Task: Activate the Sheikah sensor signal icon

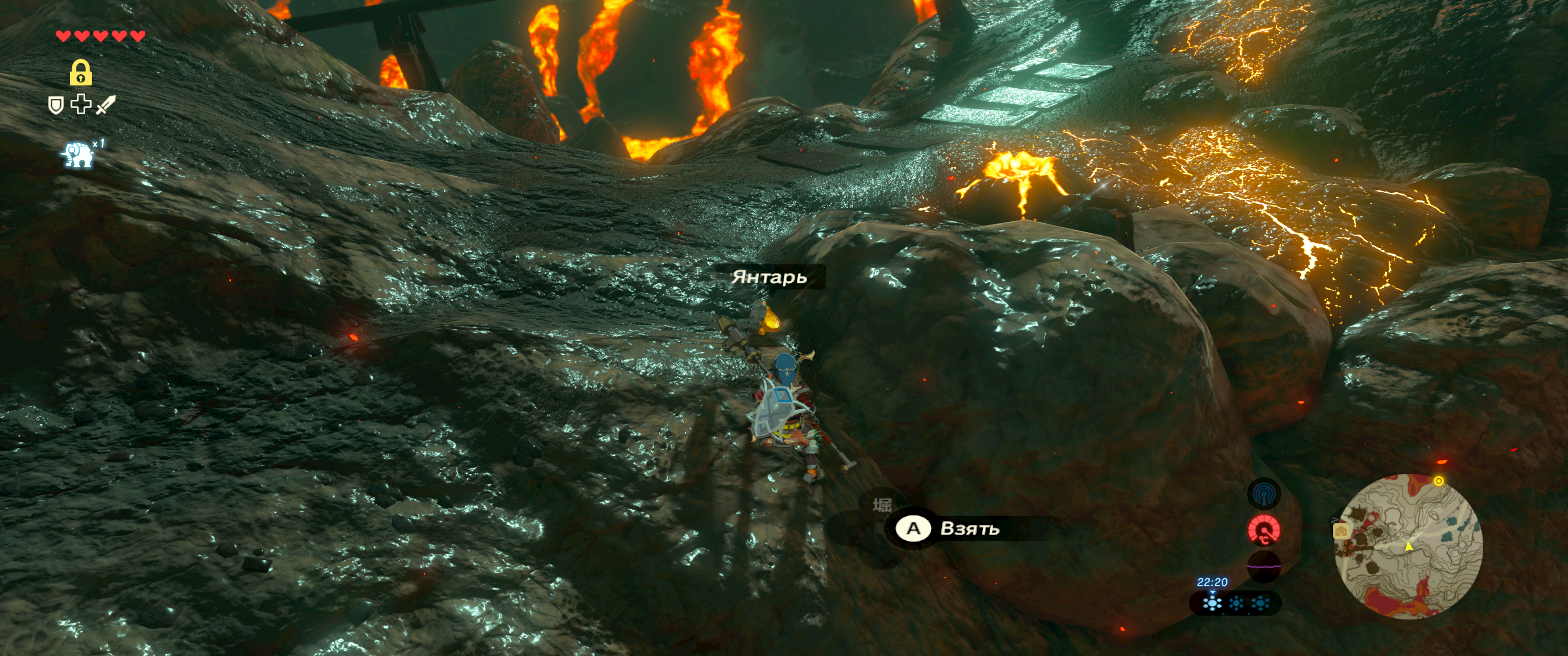Action: 1264,493
